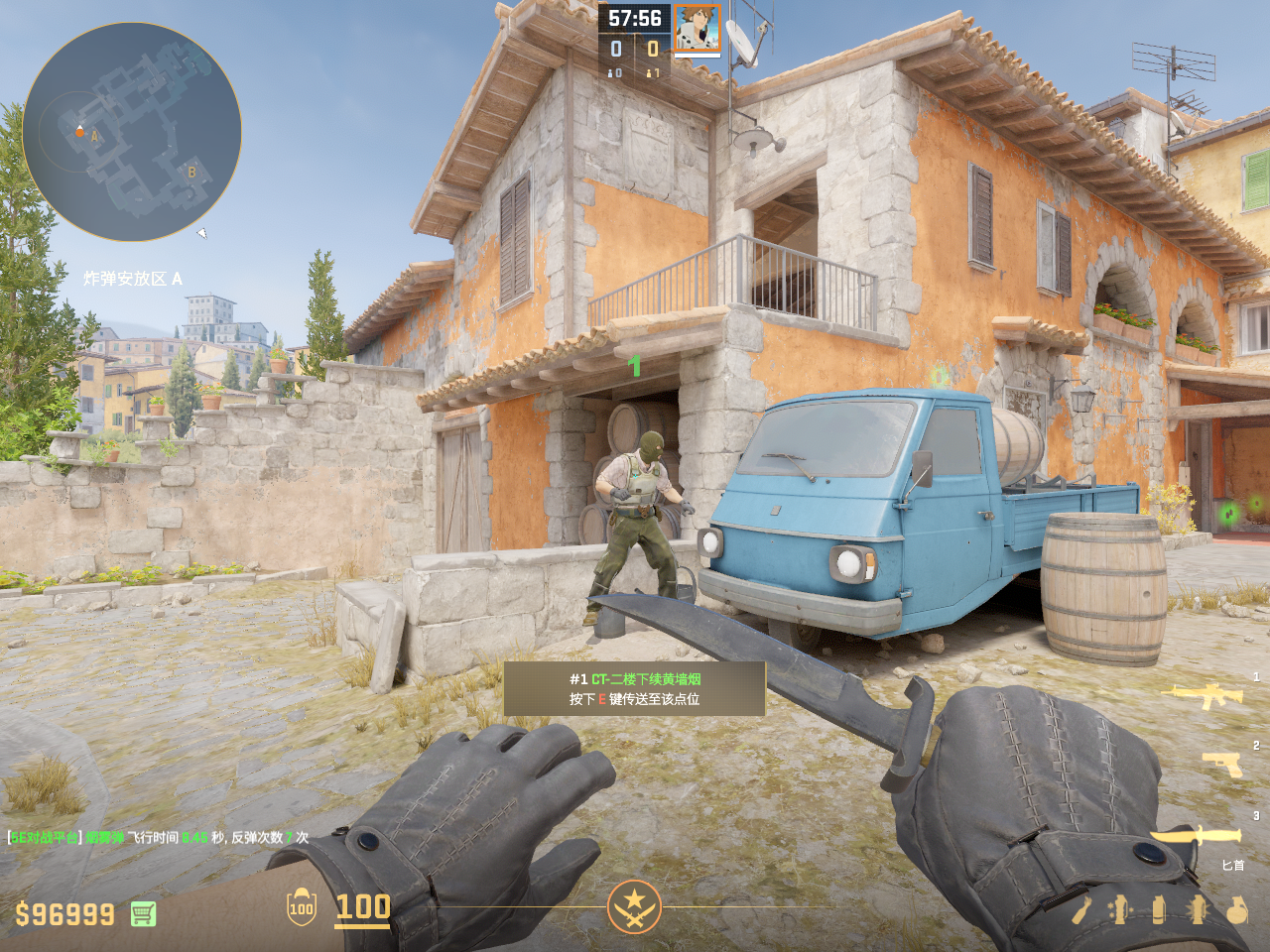Choose the HE grenade icon
This screenshot has width=1270, height=952.
pyautogui.click(x=1236, y=909)
